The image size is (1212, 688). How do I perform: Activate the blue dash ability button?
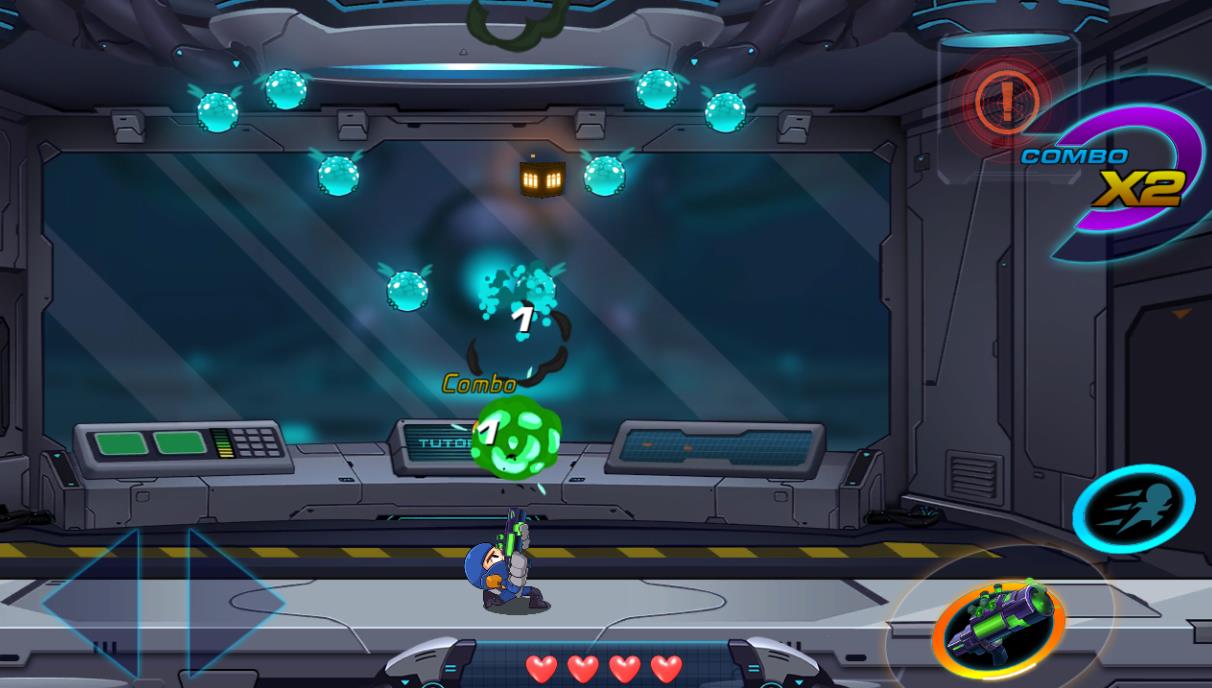tap(1133, 509)
